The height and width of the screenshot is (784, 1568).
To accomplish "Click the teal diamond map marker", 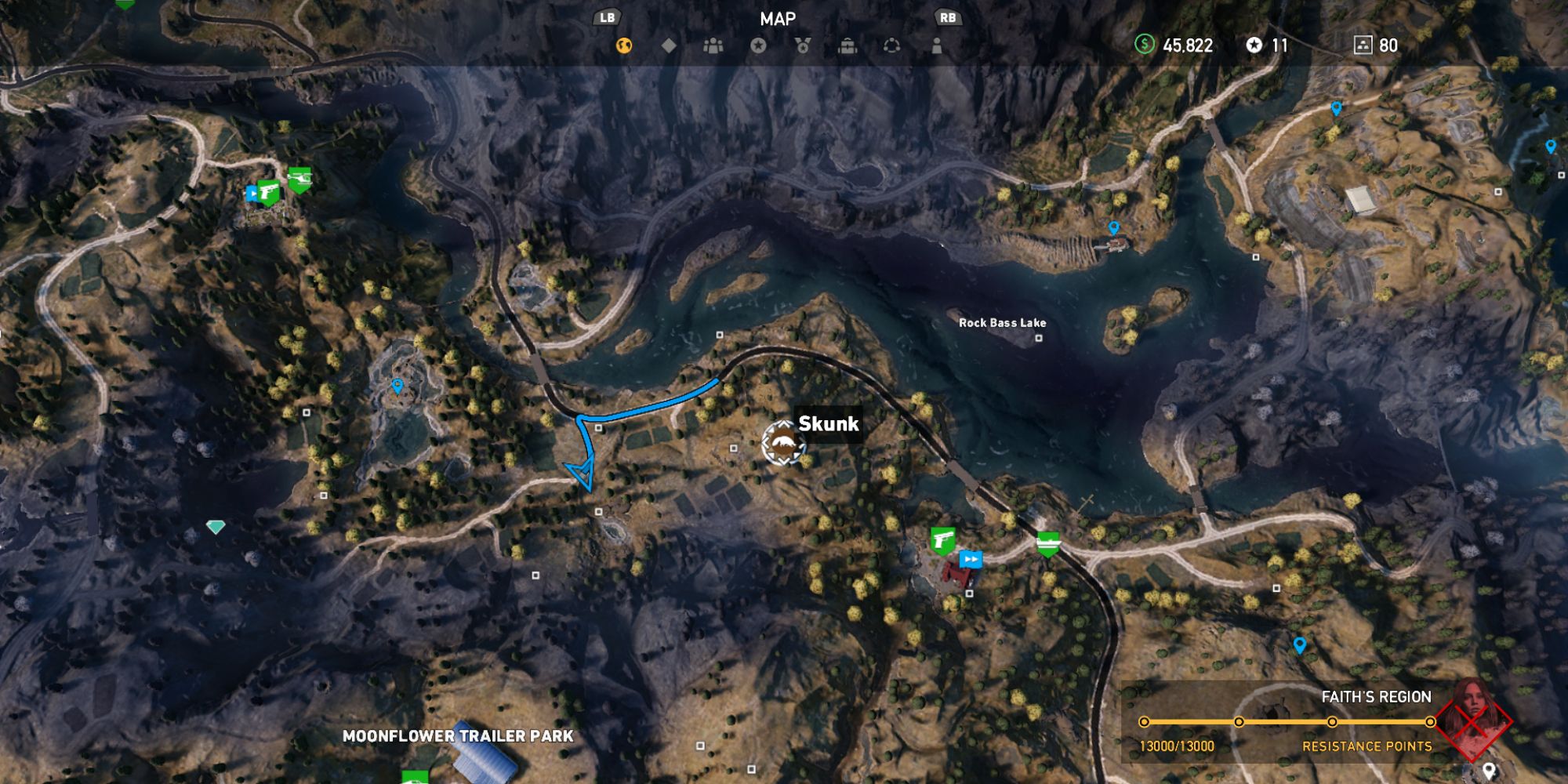I will [216, 527].
